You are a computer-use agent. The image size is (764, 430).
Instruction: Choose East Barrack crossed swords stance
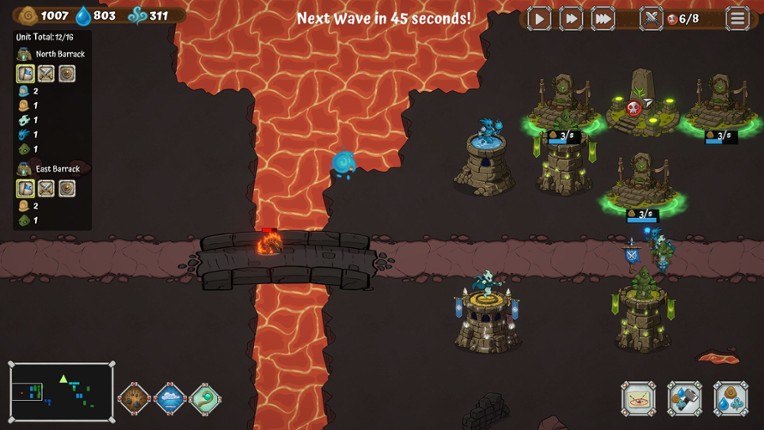tap(46, 188)
